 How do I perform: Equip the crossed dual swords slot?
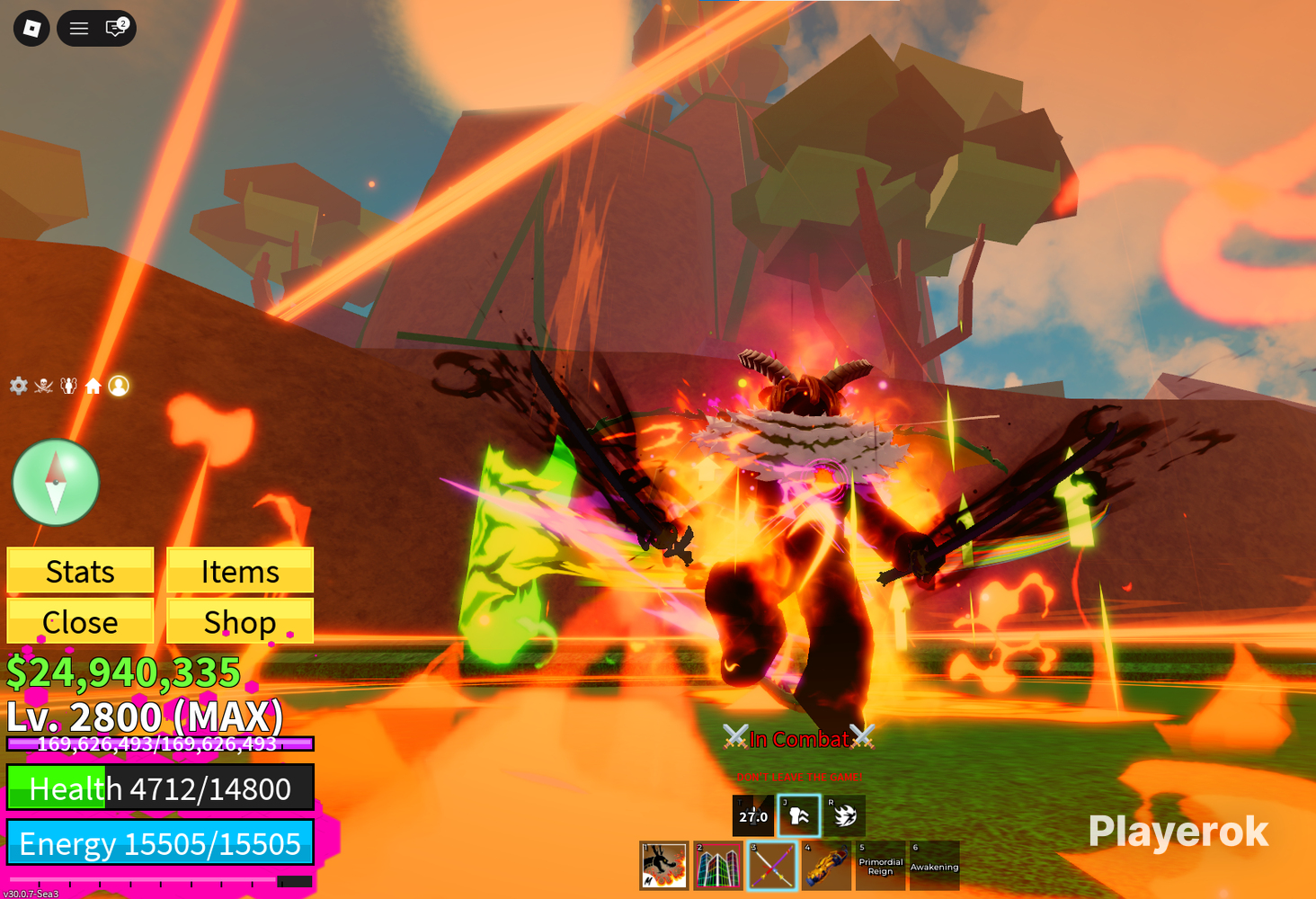(772, 866)
